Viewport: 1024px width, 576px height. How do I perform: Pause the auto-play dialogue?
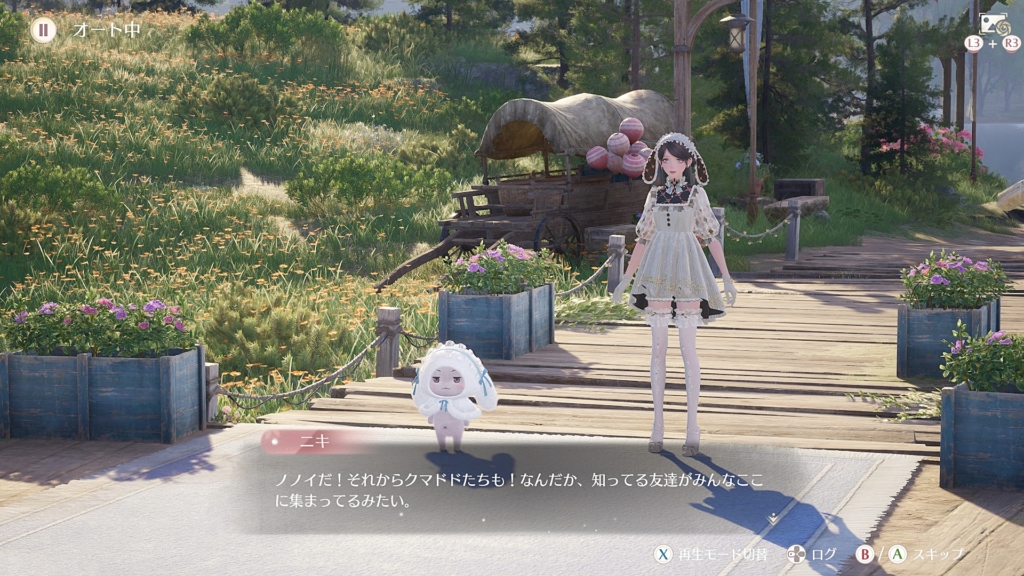pyautogui.click(x=43, y=29)
